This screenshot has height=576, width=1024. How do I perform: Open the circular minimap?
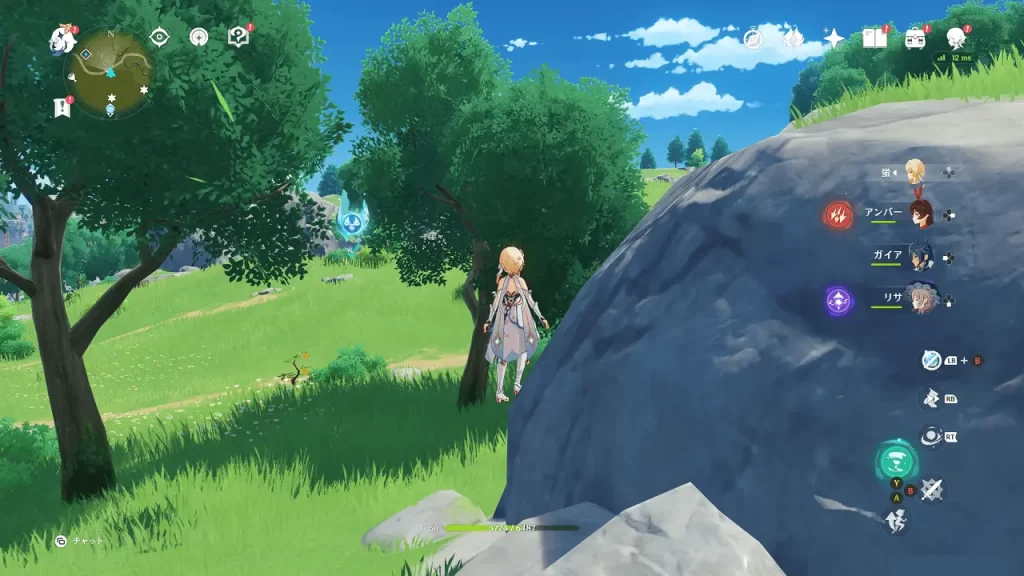pyautogui.click(x=113, y=72)
